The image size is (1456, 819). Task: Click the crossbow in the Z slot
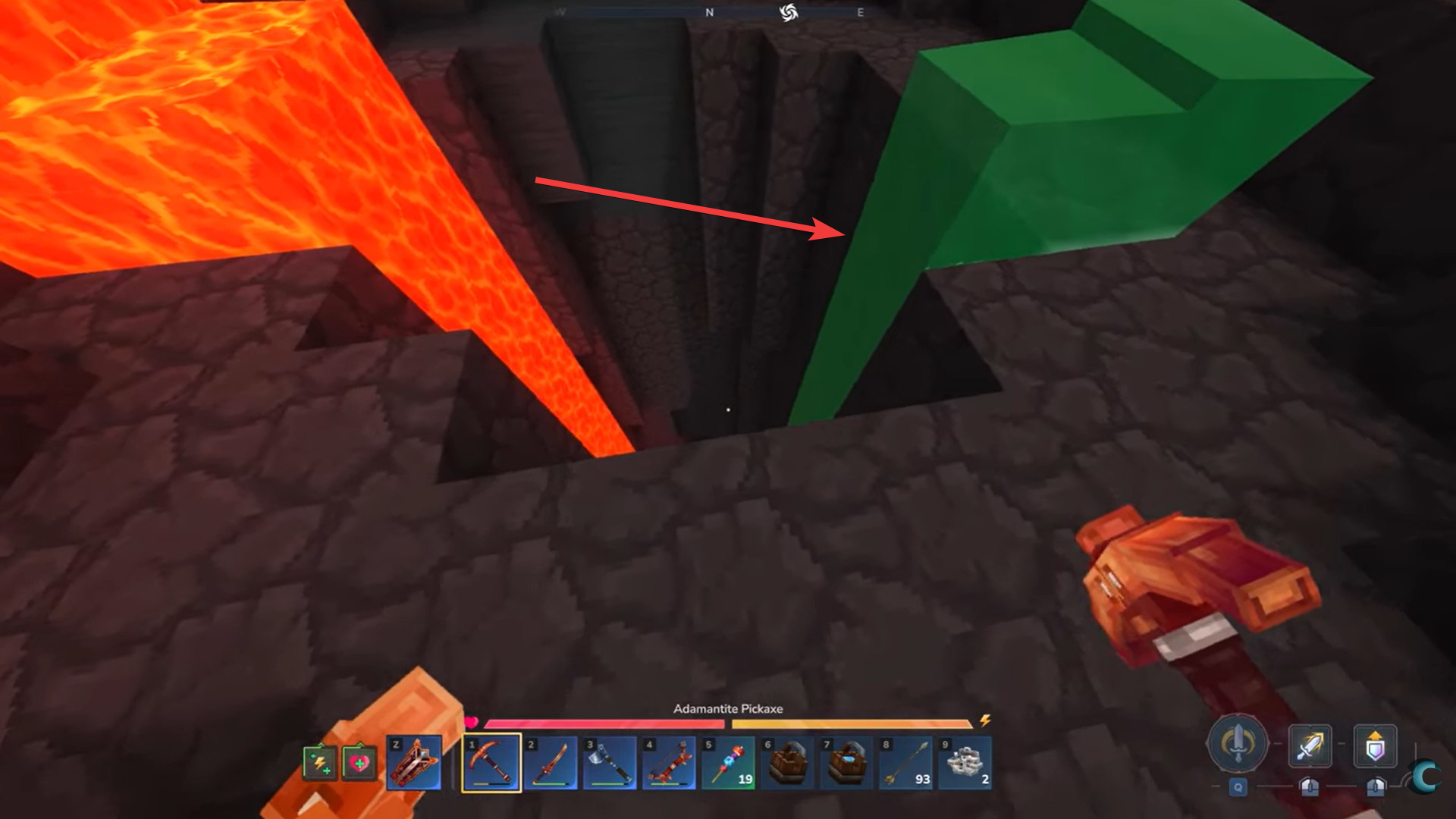pyautogui.click(x=414, y=762)
